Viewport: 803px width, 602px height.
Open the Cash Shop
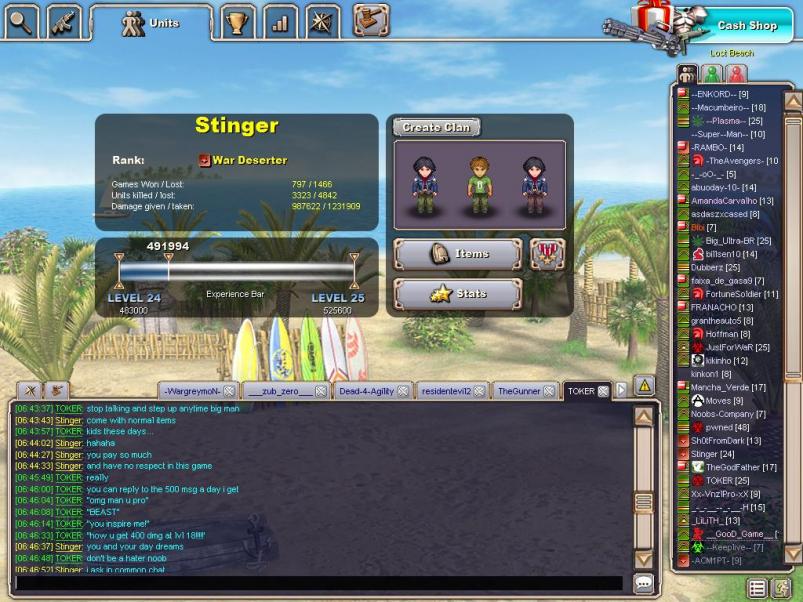745,26
